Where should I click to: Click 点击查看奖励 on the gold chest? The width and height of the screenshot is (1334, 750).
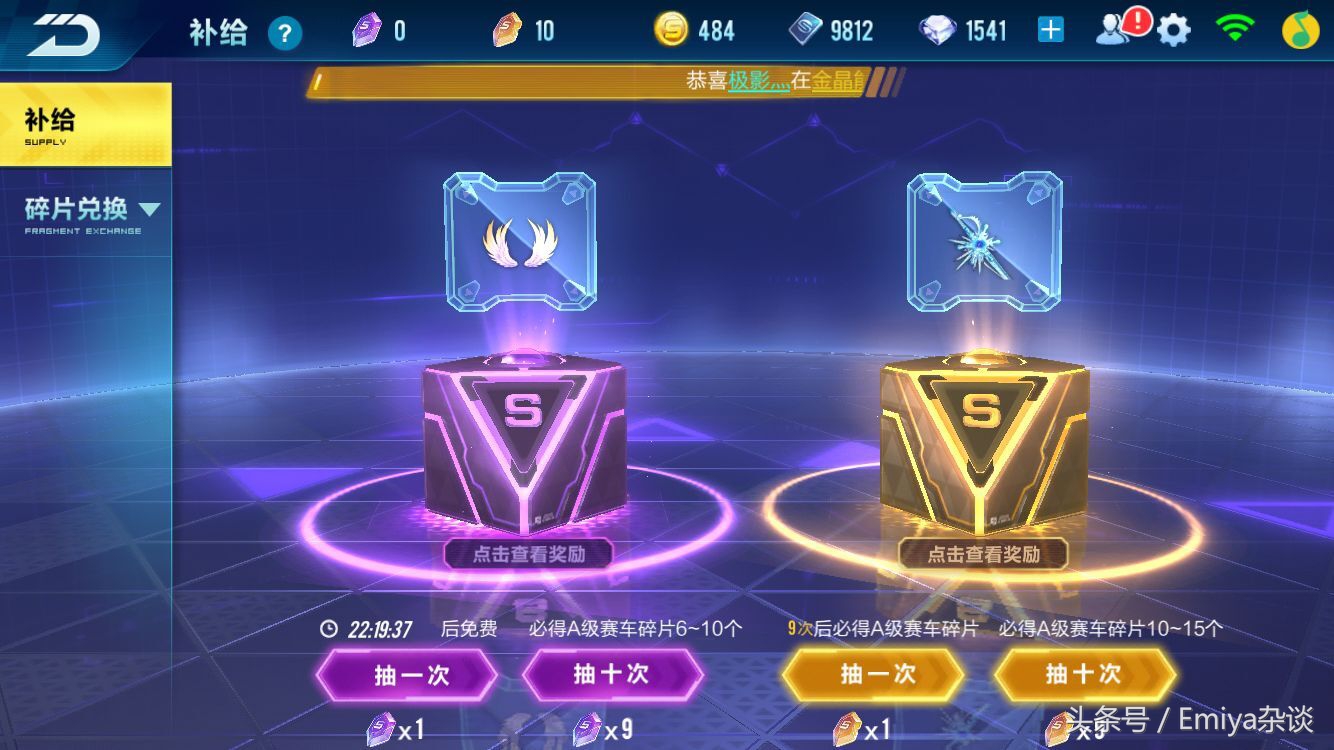[x=985, y=553]
